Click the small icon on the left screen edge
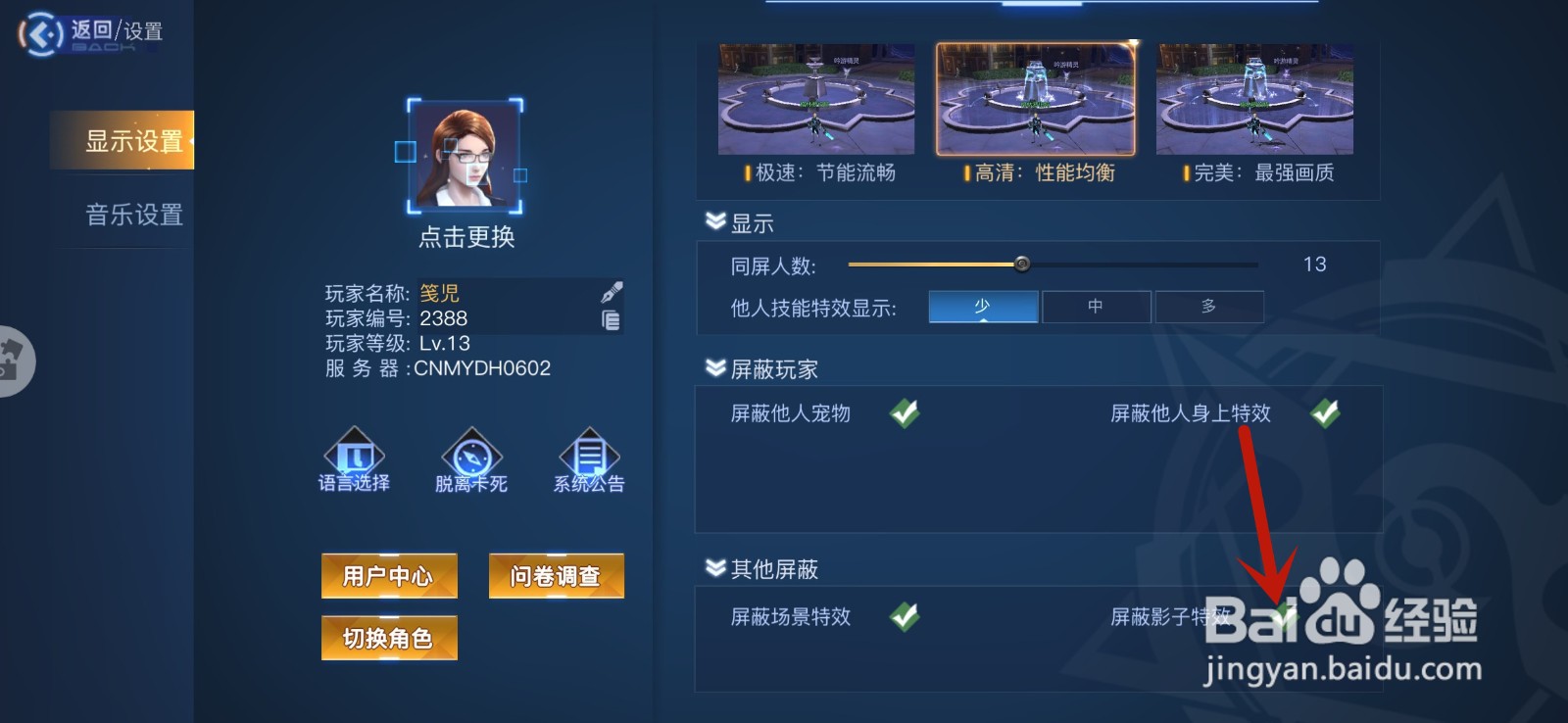The height and width of the screenshot is (723, 1568). [x=12, y=361]
